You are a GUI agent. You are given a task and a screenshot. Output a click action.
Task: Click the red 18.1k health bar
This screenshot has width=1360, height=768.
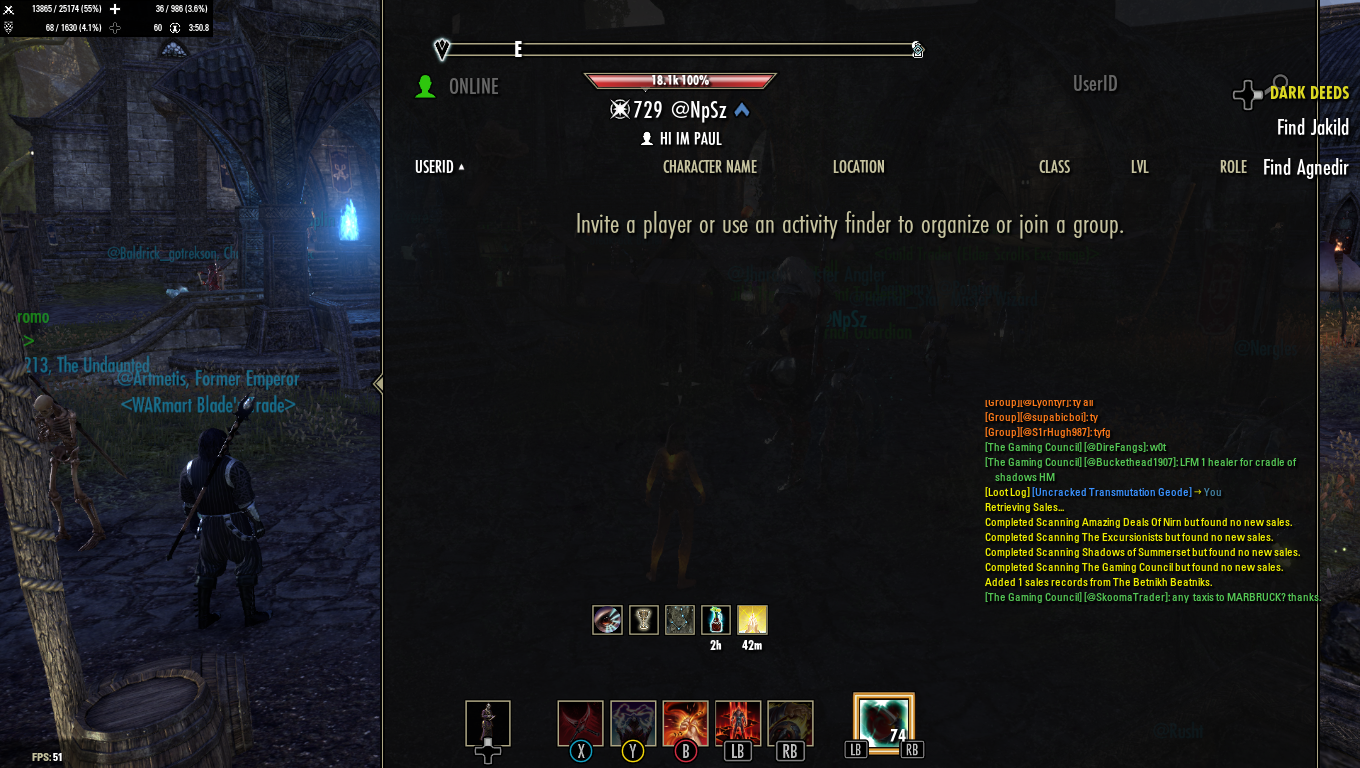click(x=680, y=77)
